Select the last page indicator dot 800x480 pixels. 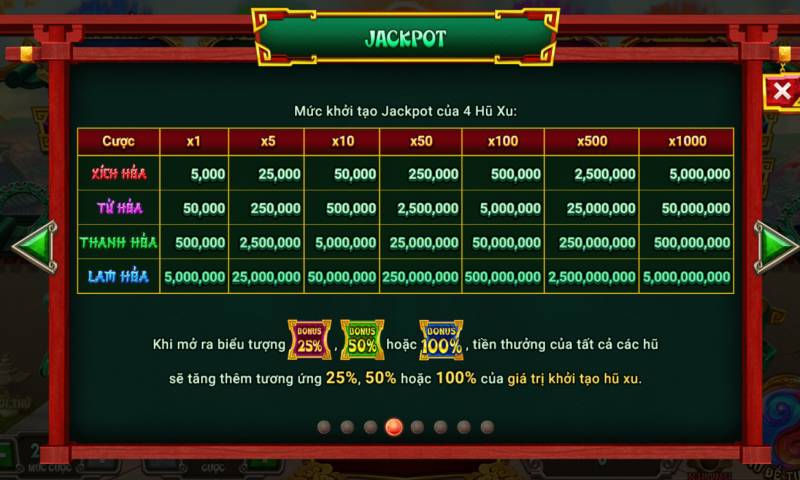pos(487,427)
